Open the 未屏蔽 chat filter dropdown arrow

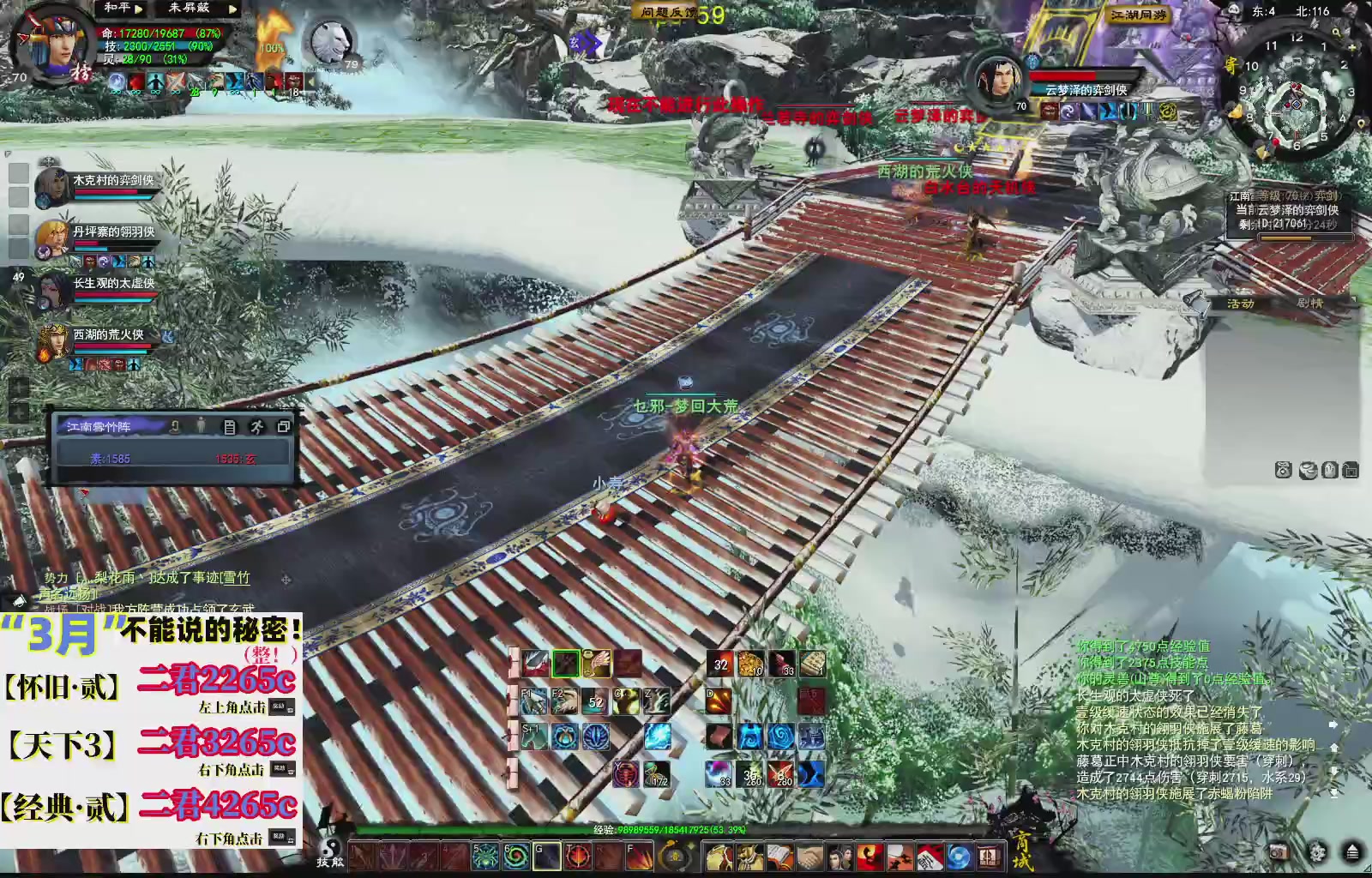(x=232, y=9)
